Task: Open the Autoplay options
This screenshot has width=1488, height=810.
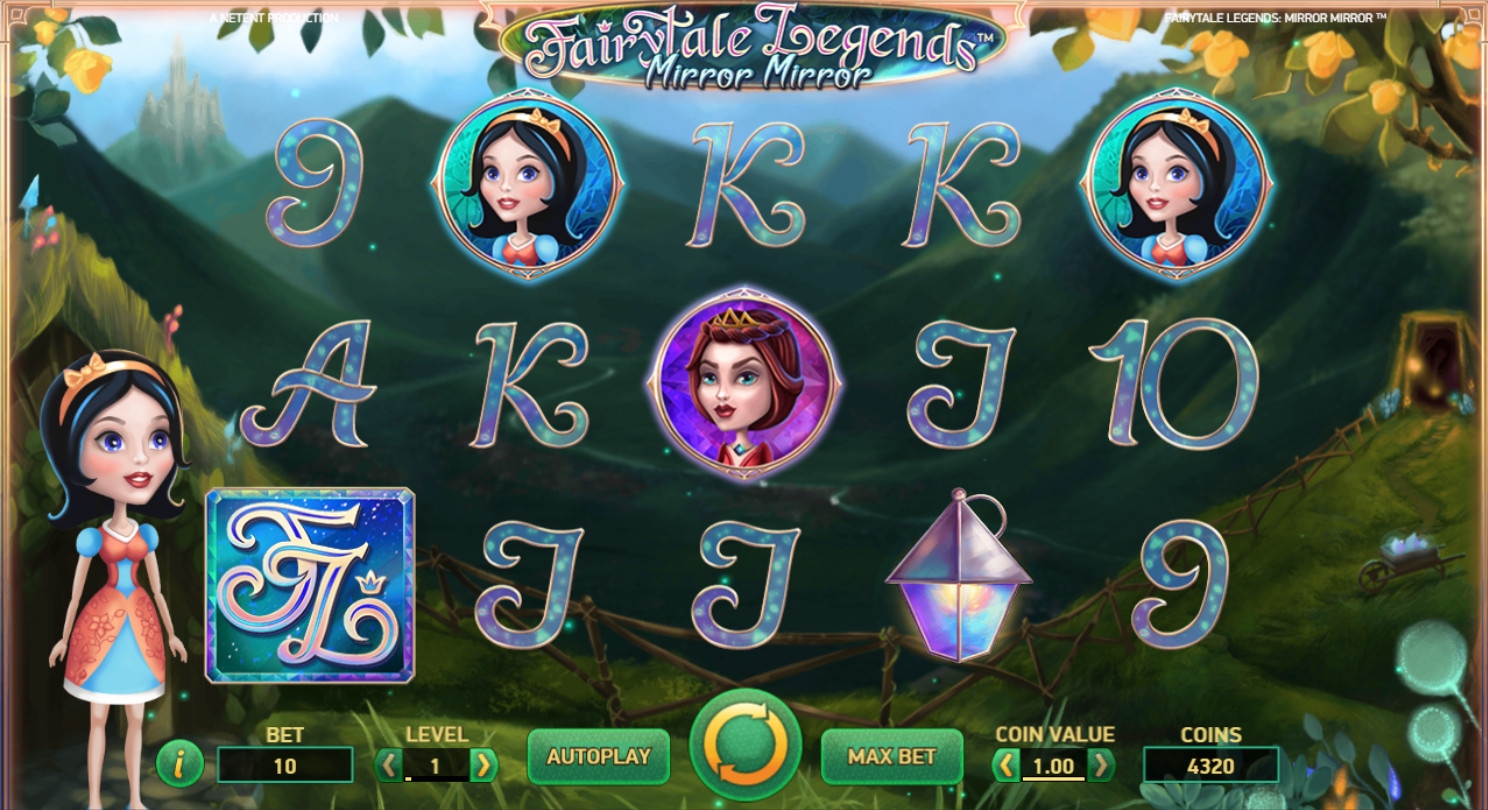Action: tap(598, 757)
